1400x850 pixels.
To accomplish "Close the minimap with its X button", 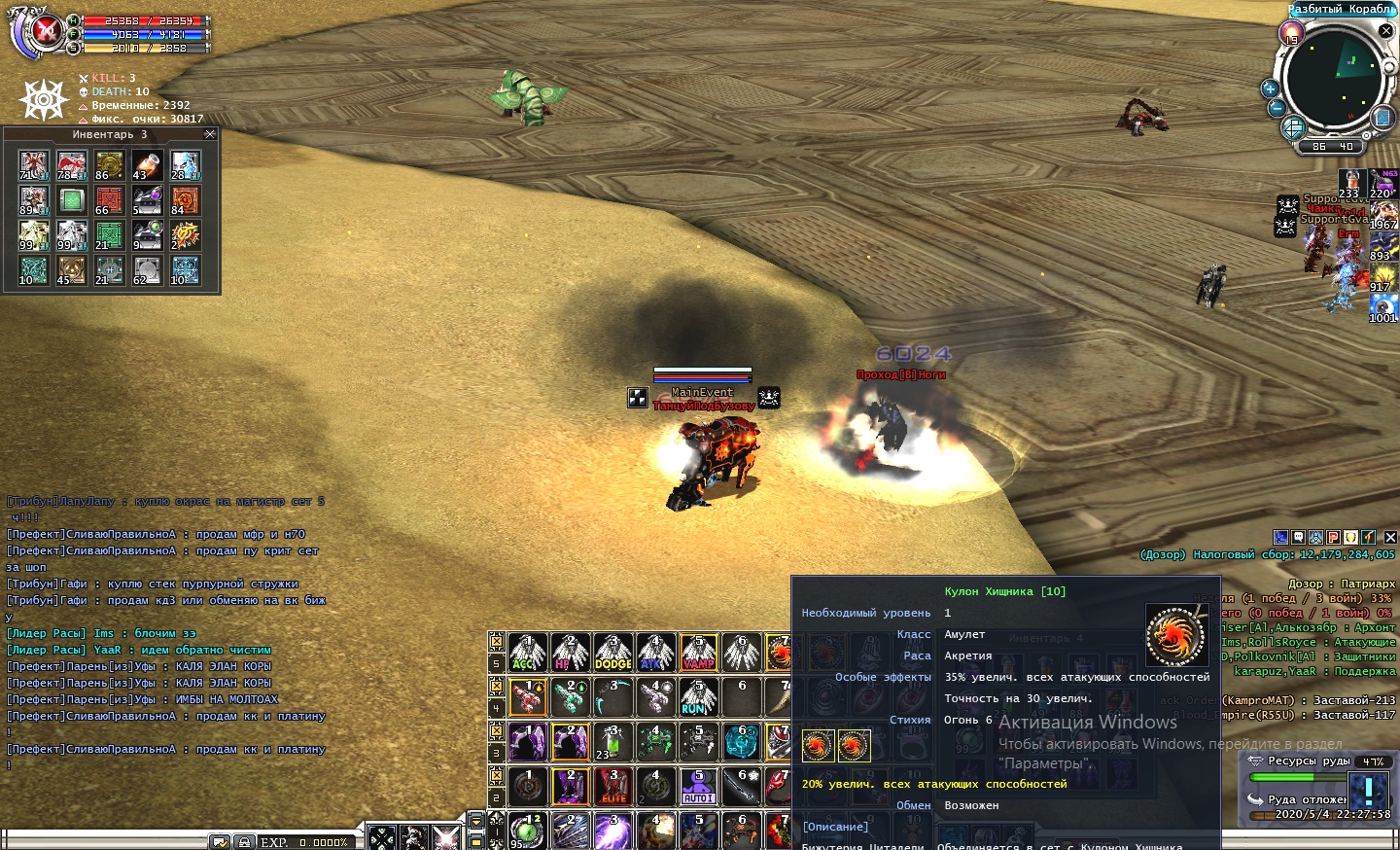I will [1386, 31].
